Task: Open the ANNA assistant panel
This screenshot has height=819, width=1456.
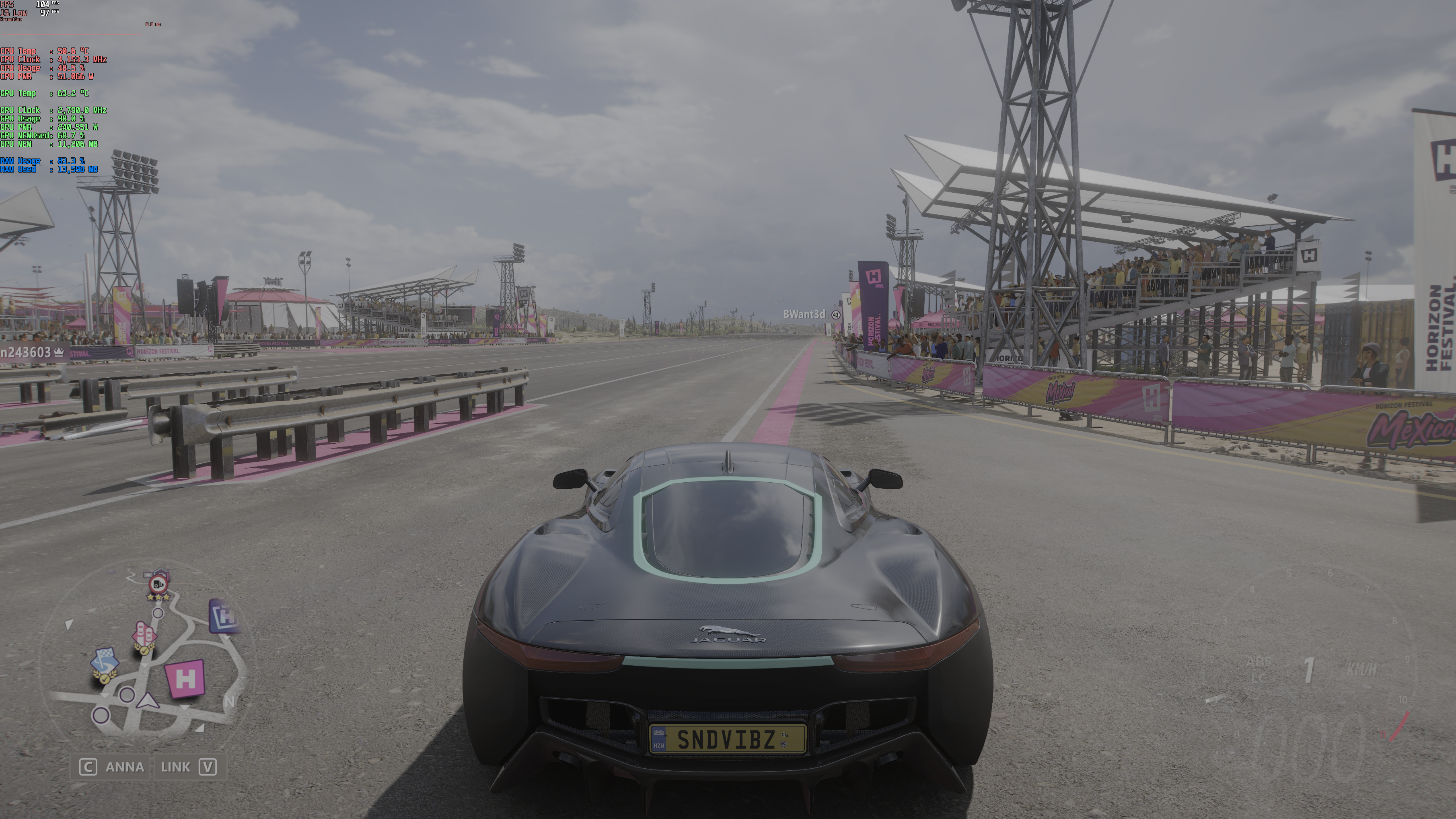Action: pos(112,767)
